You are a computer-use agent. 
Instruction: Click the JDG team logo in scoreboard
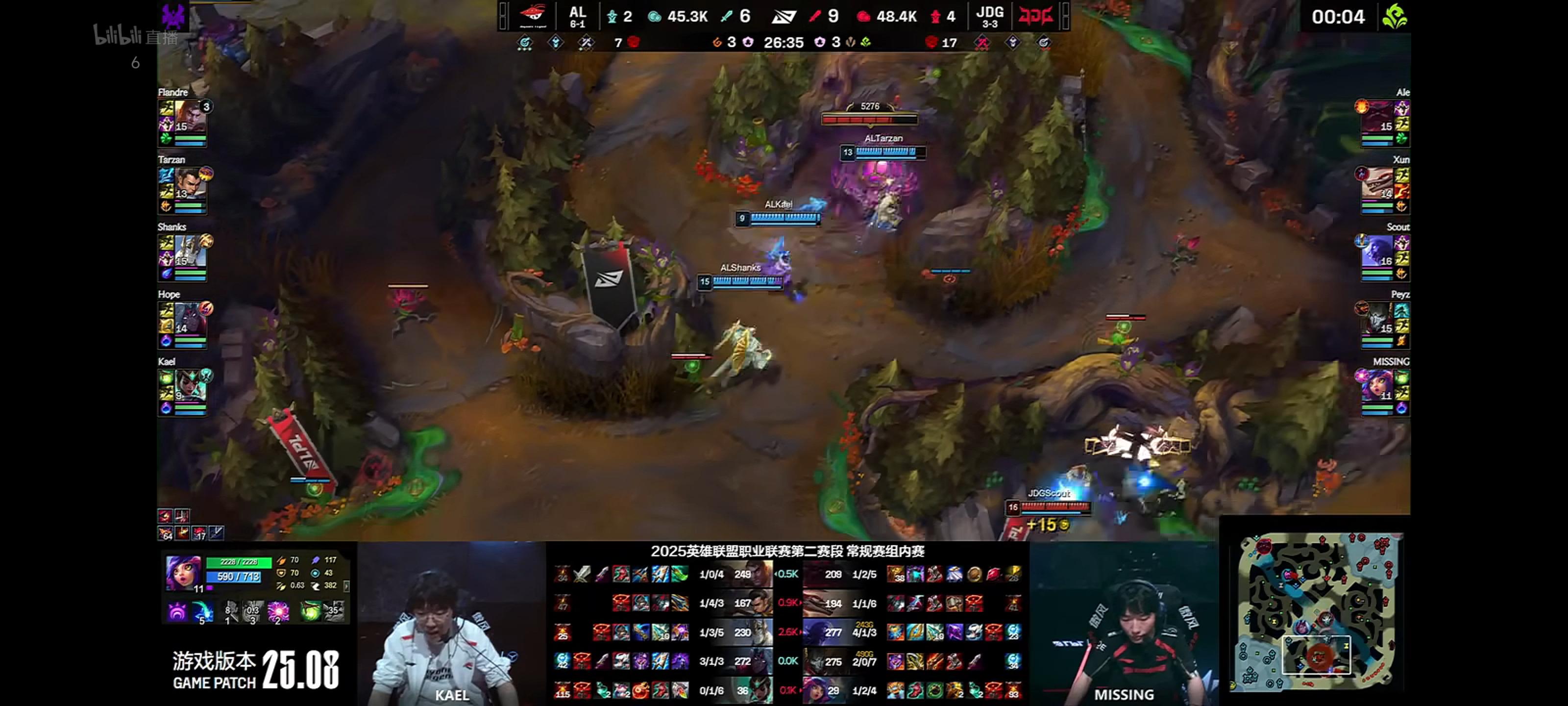point(1035,16)
